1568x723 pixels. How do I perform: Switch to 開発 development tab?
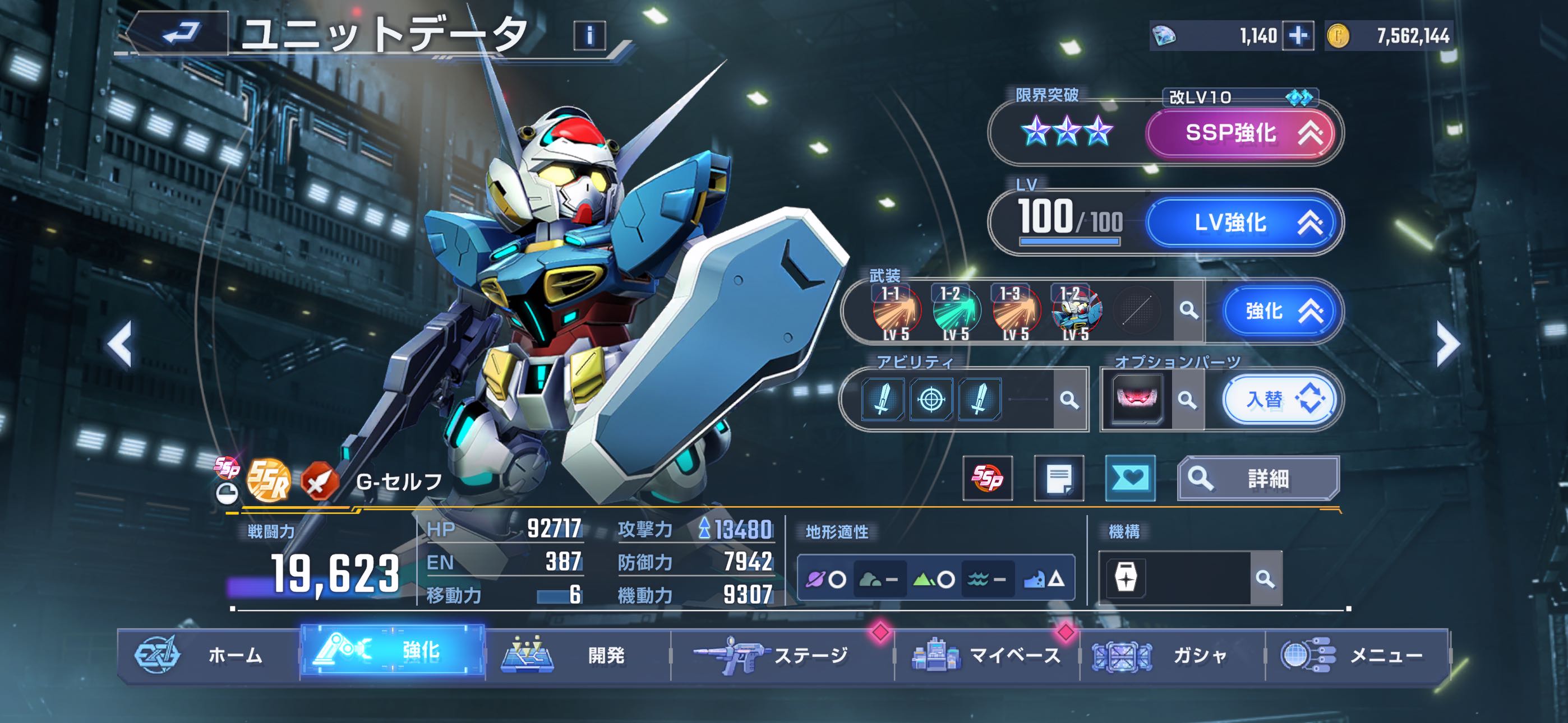point(578,655)
